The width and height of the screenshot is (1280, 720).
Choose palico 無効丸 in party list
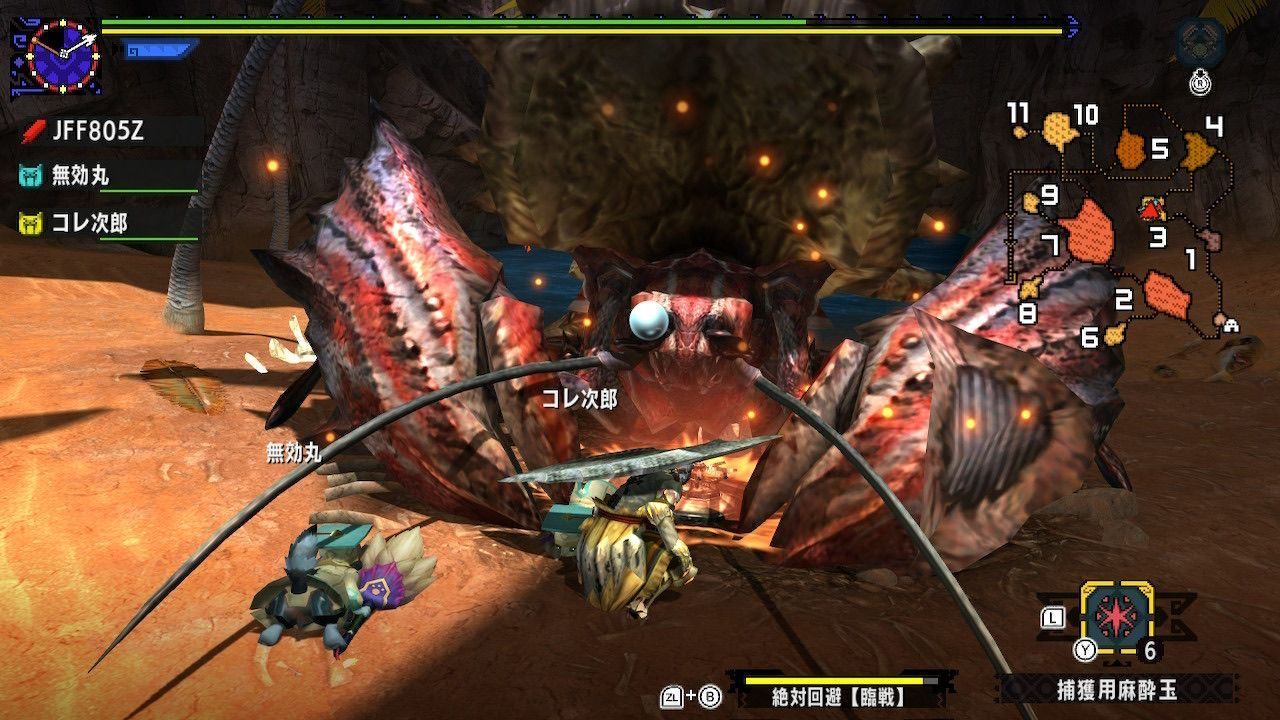[x=82, y=176]
